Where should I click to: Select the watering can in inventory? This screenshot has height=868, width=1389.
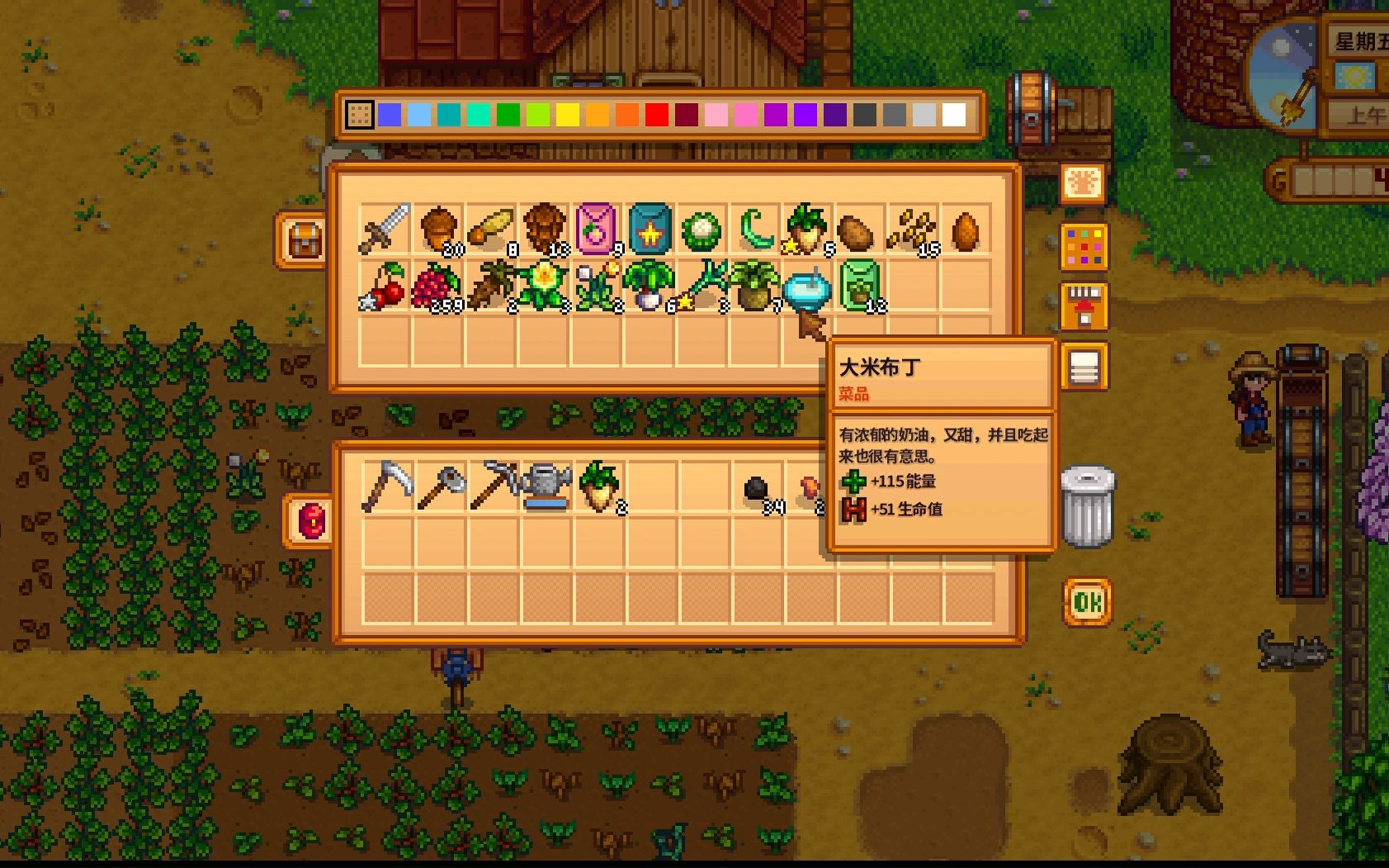(545, 485)
